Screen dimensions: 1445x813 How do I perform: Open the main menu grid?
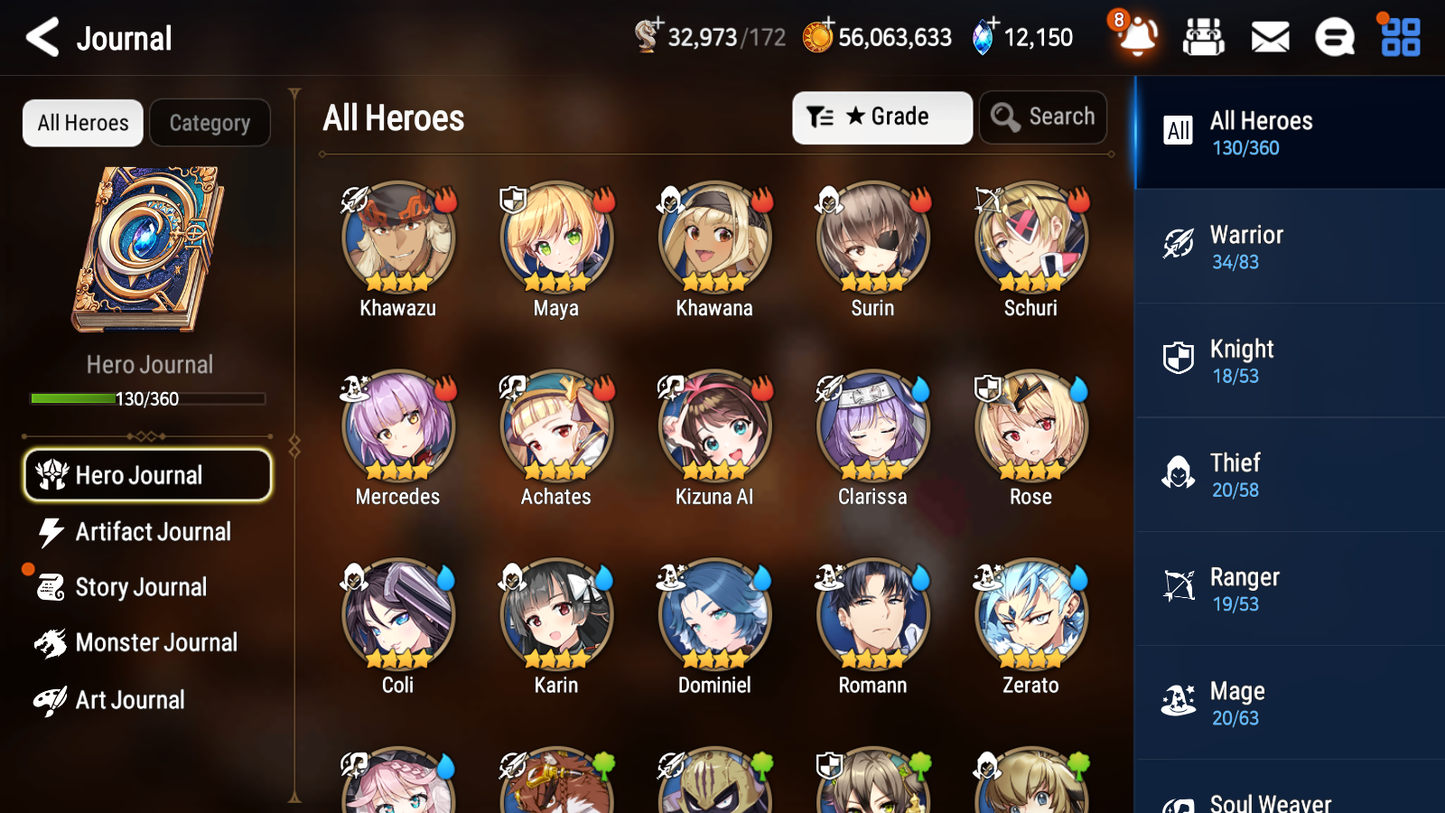pos(1399,36)
